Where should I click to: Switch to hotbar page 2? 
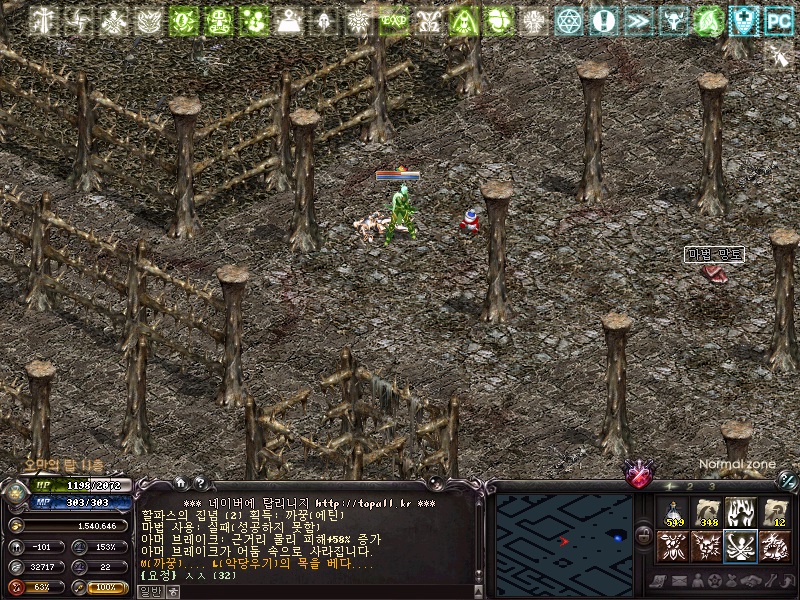(690, 487)
